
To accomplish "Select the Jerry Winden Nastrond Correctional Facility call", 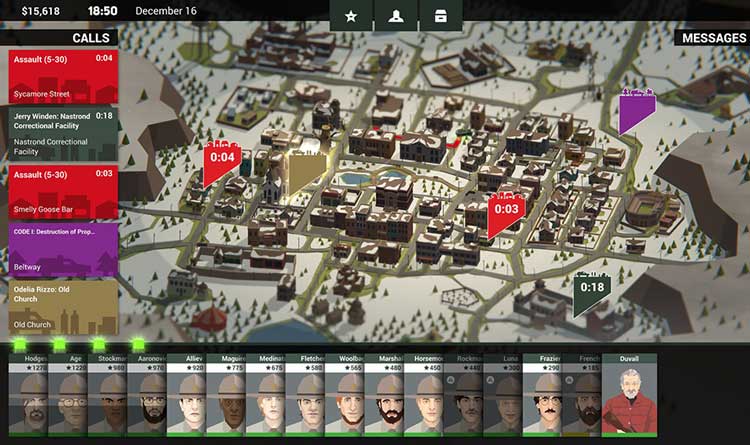I will pos(62,134).
